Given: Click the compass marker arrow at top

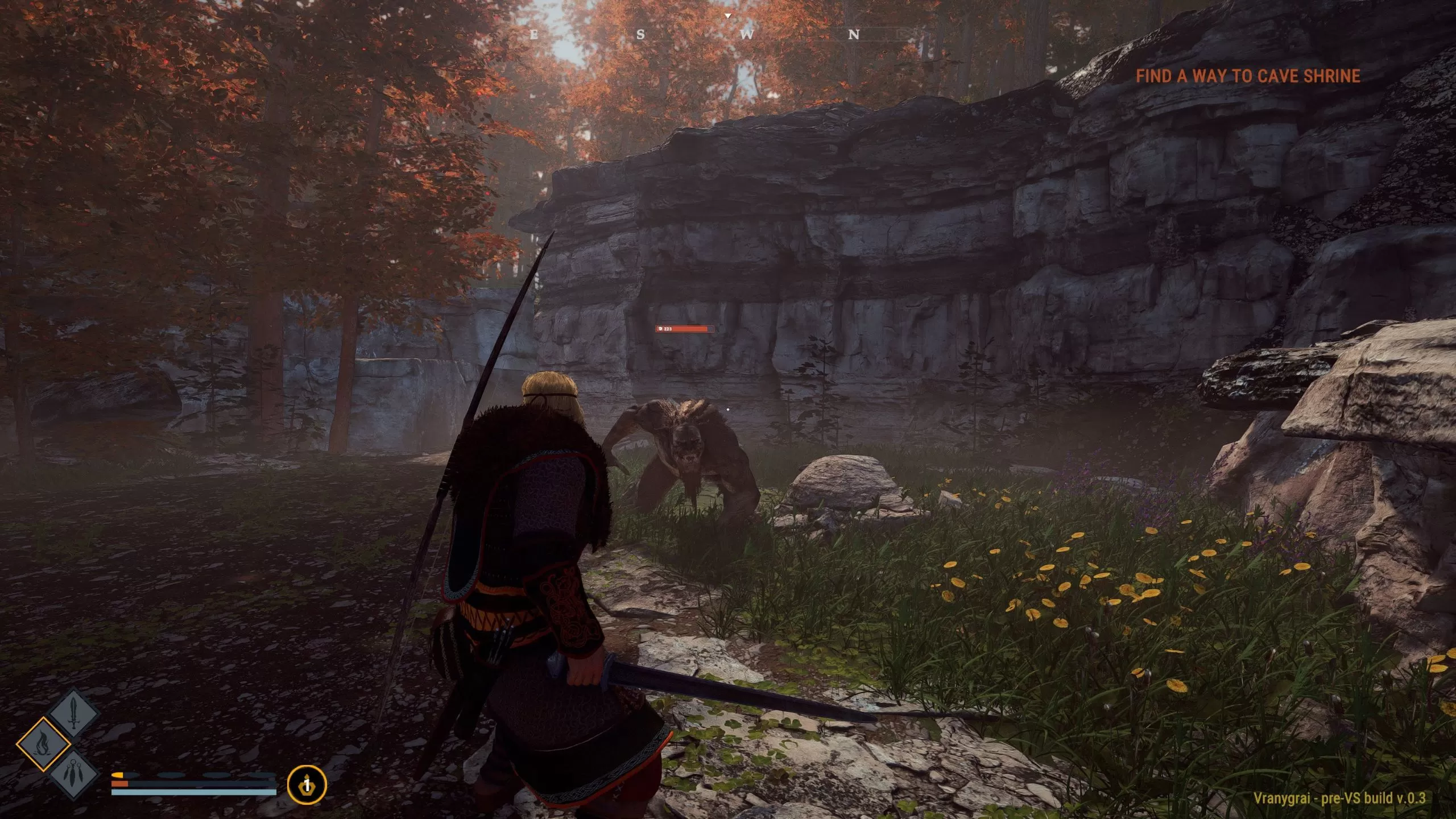Looking at the screenshot, I should [x=728, y=15].
